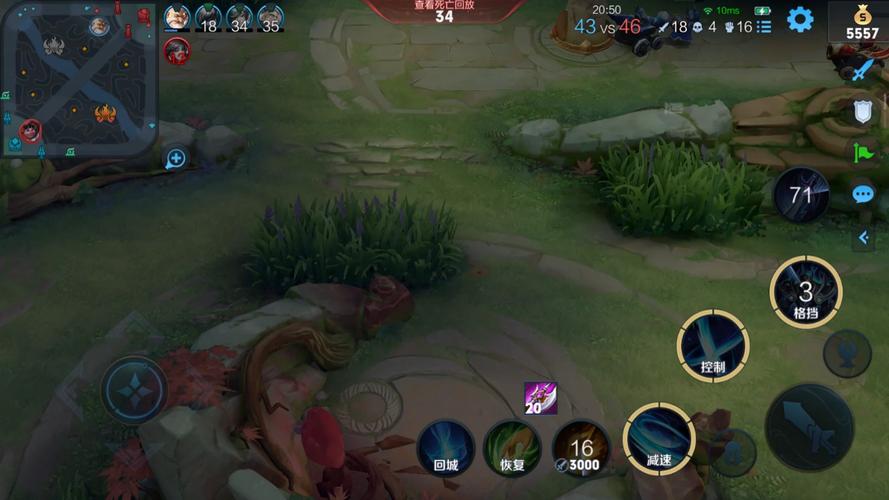Open the shop via the 5557 gold button
889x500 pixels.
tap(862, 24)
